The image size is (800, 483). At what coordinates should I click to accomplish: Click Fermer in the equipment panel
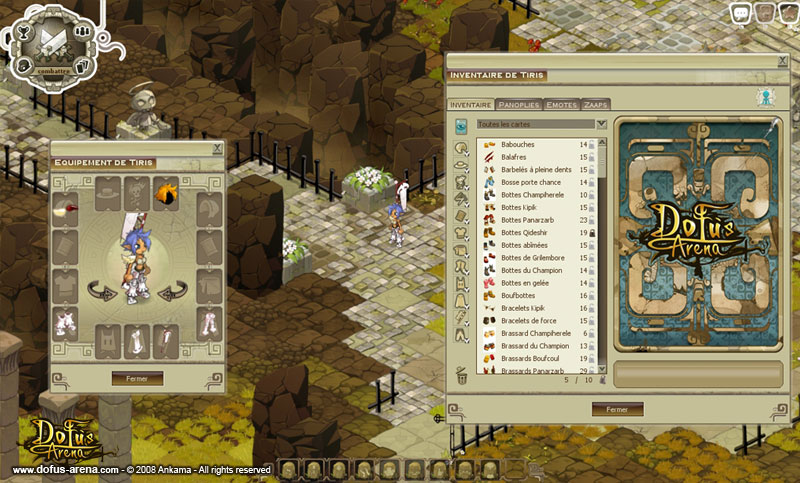[137, 378]
